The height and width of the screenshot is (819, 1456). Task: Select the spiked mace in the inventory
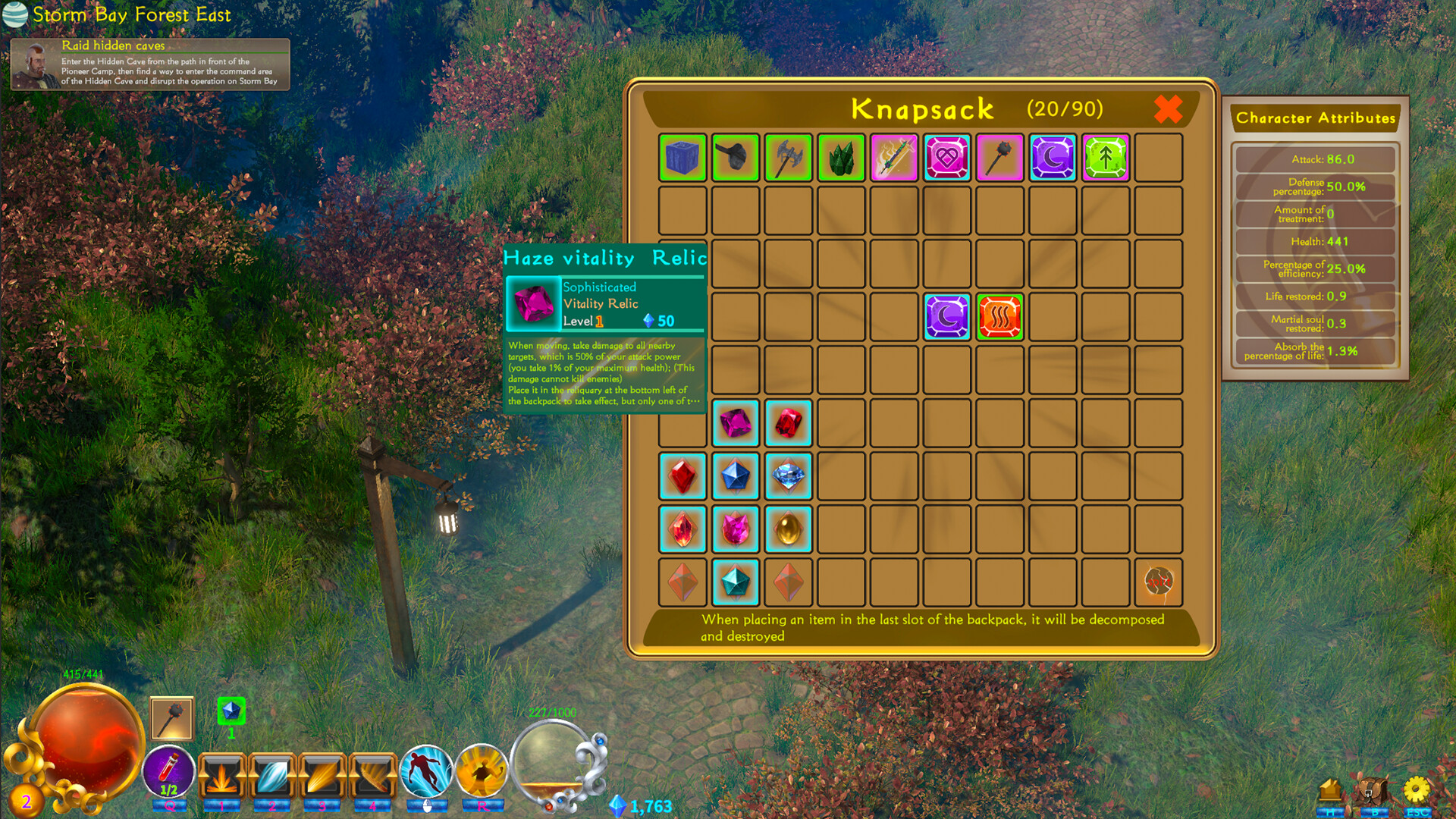(999, 158)
